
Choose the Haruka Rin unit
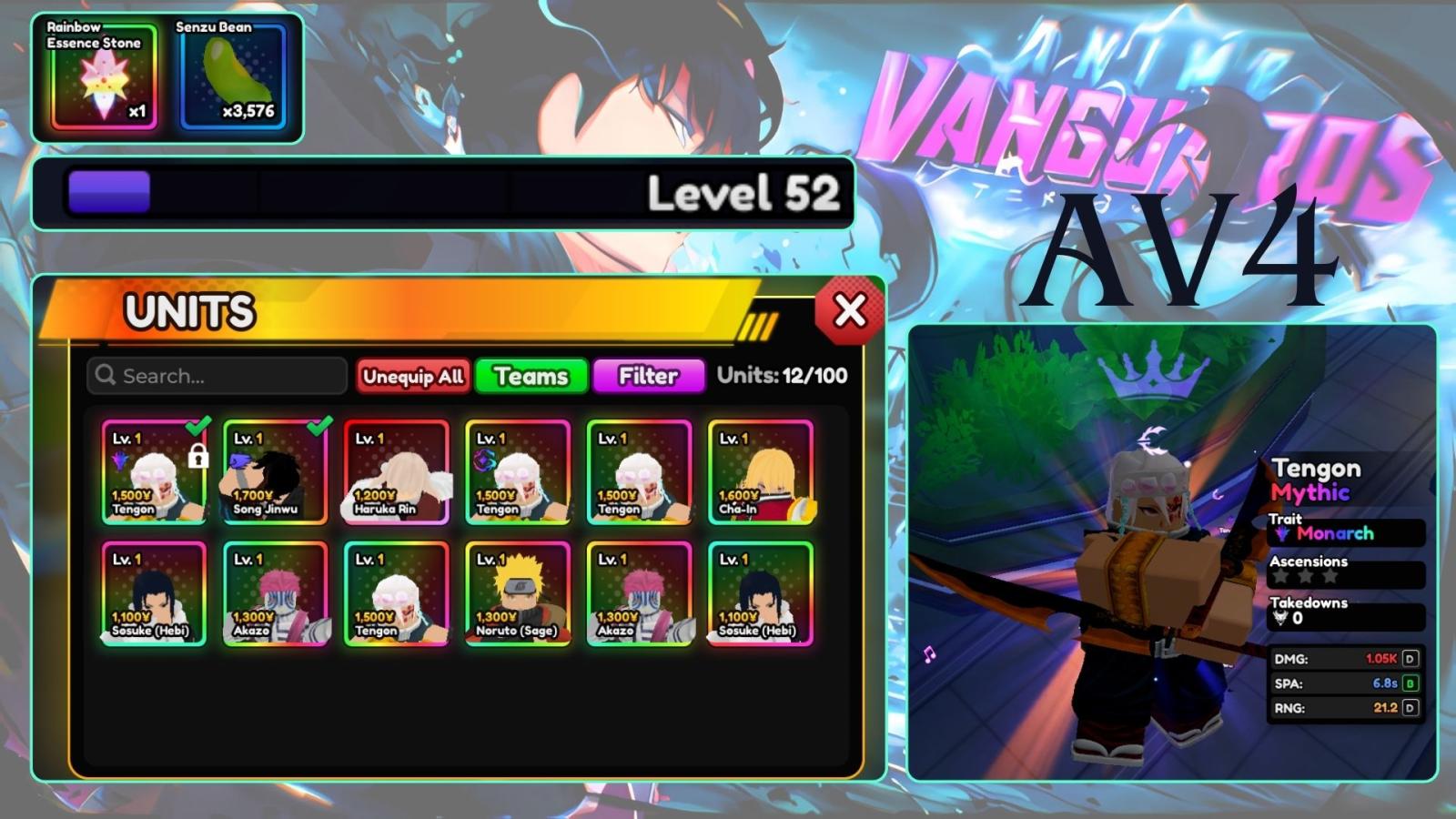point(397,472)
